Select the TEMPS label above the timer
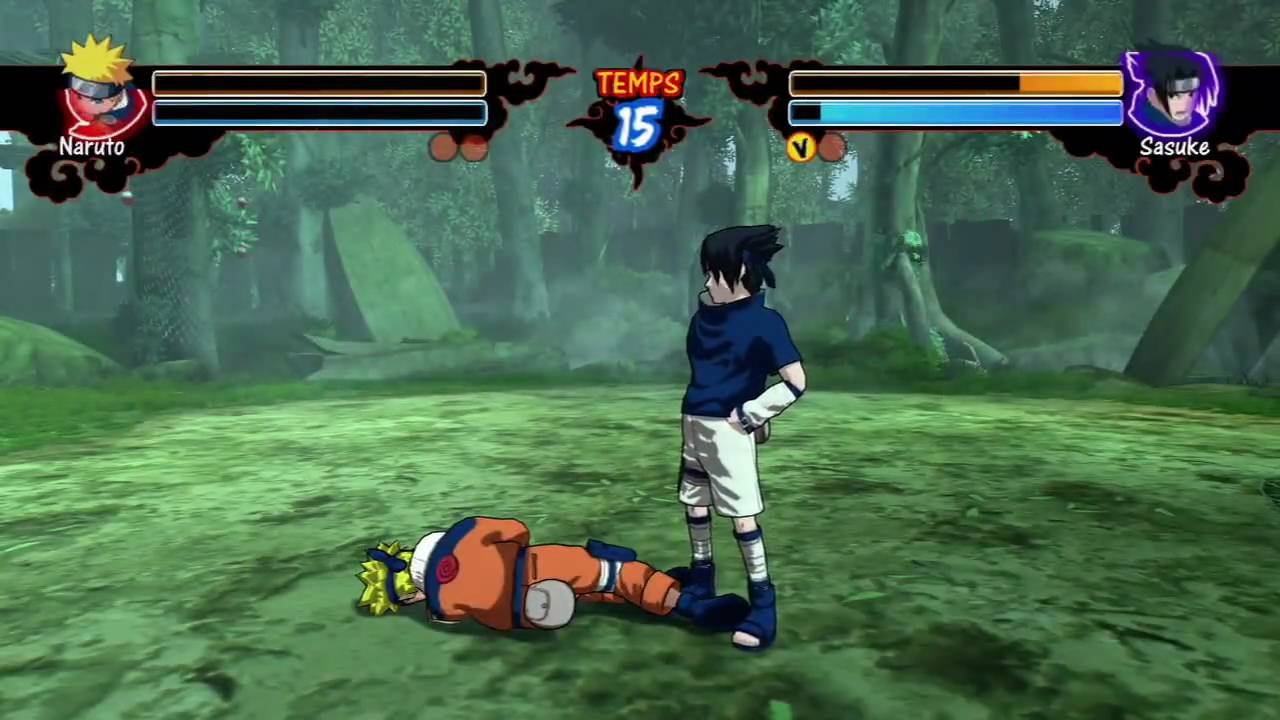This screenshot has width=1280, height=720. click(638, 84)
